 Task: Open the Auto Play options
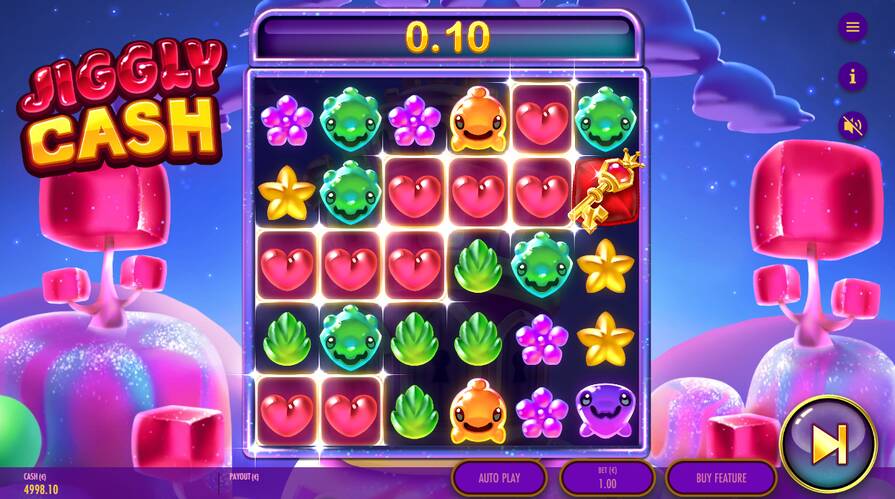click(x=499, y=477)
